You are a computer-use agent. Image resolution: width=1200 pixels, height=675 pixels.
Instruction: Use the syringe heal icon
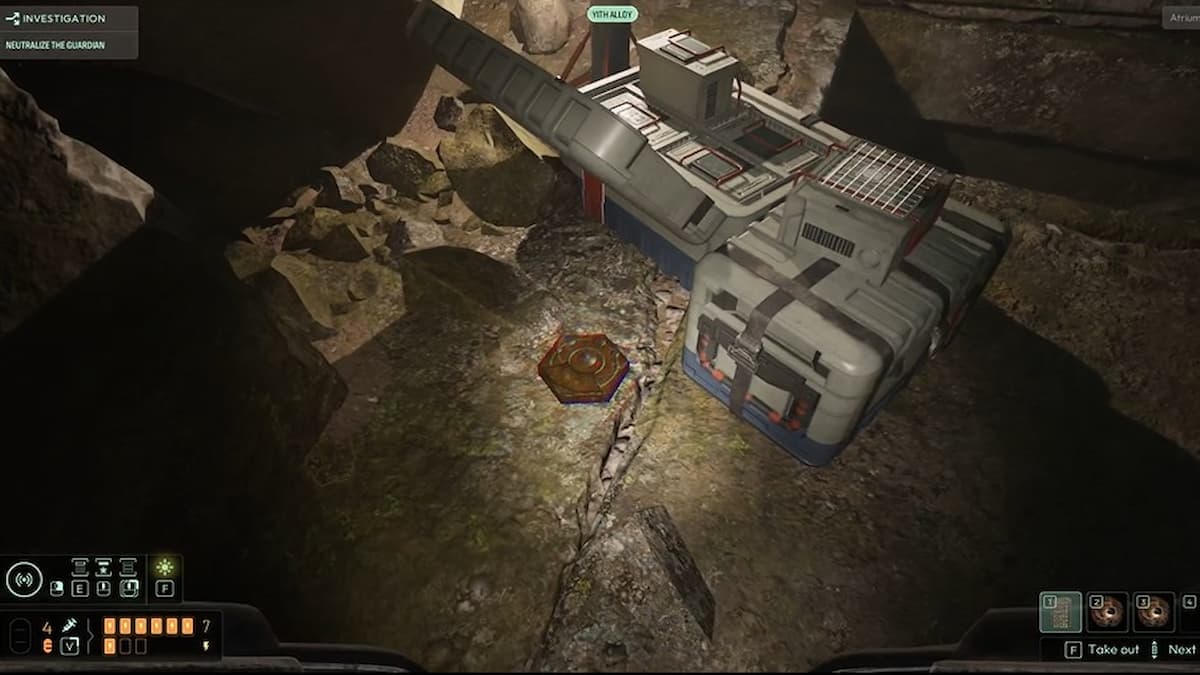[x=70, y=625]
